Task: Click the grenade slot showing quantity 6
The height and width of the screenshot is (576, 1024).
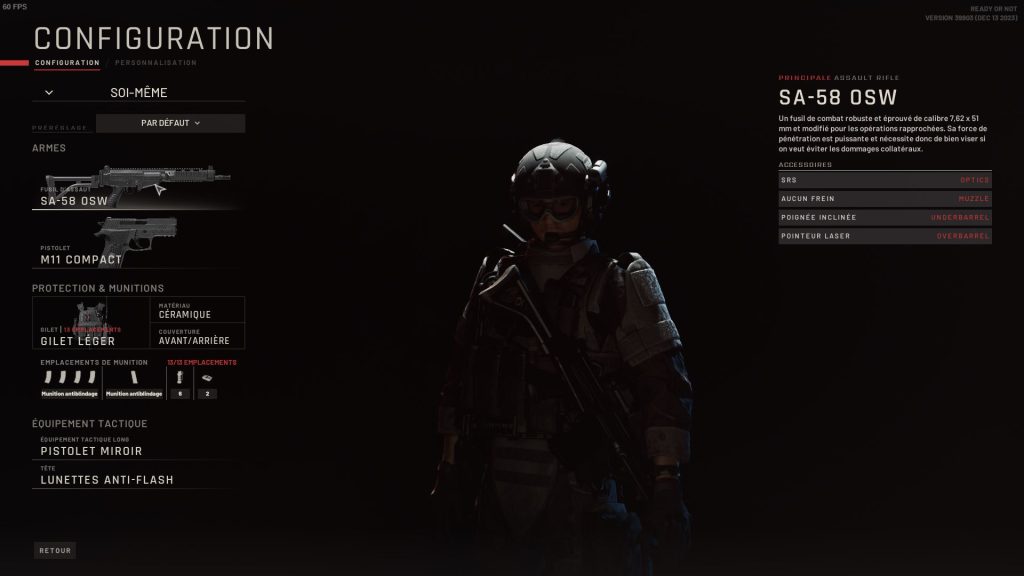Action: 179,381
